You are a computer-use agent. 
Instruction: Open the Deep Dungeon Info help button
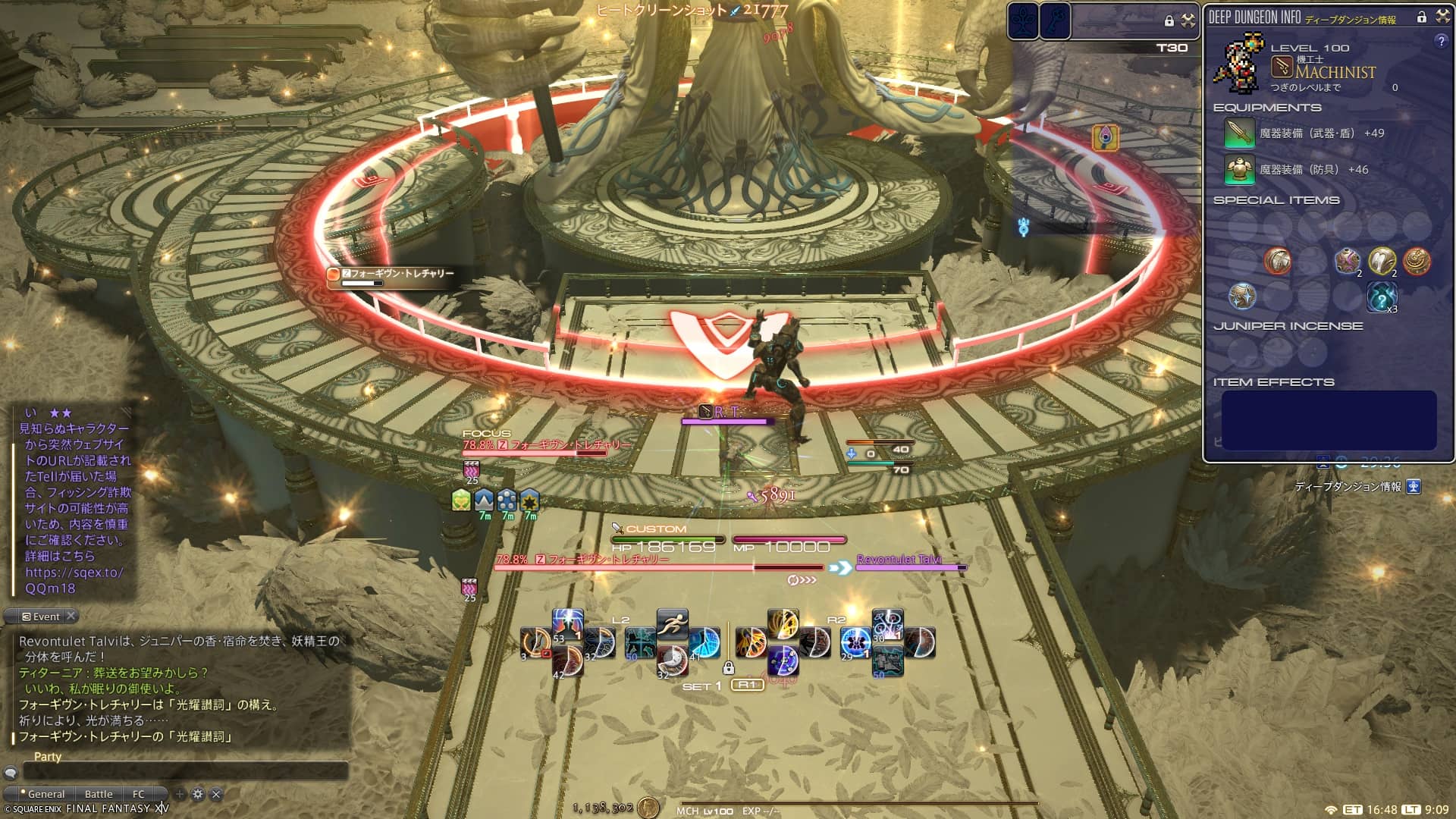click(x=1441, y=42)
